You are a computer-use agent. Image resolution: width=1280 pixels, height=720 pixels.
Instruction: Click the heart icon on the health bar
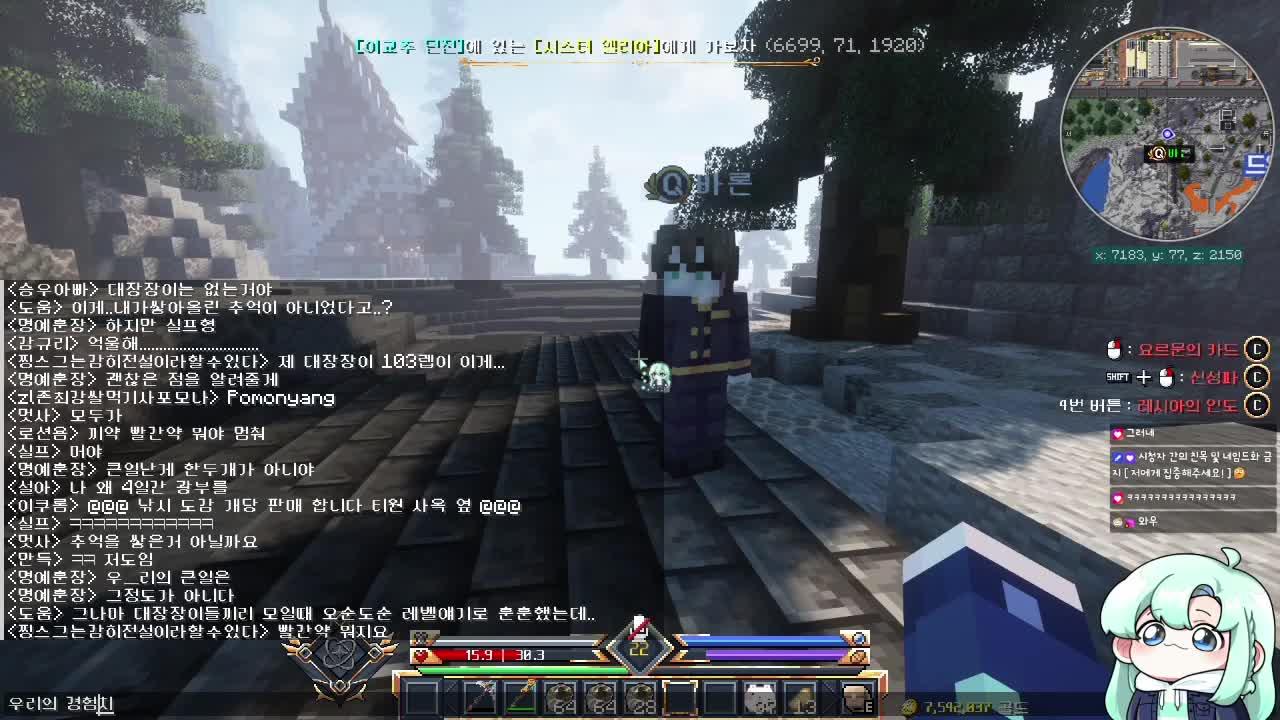421,657
